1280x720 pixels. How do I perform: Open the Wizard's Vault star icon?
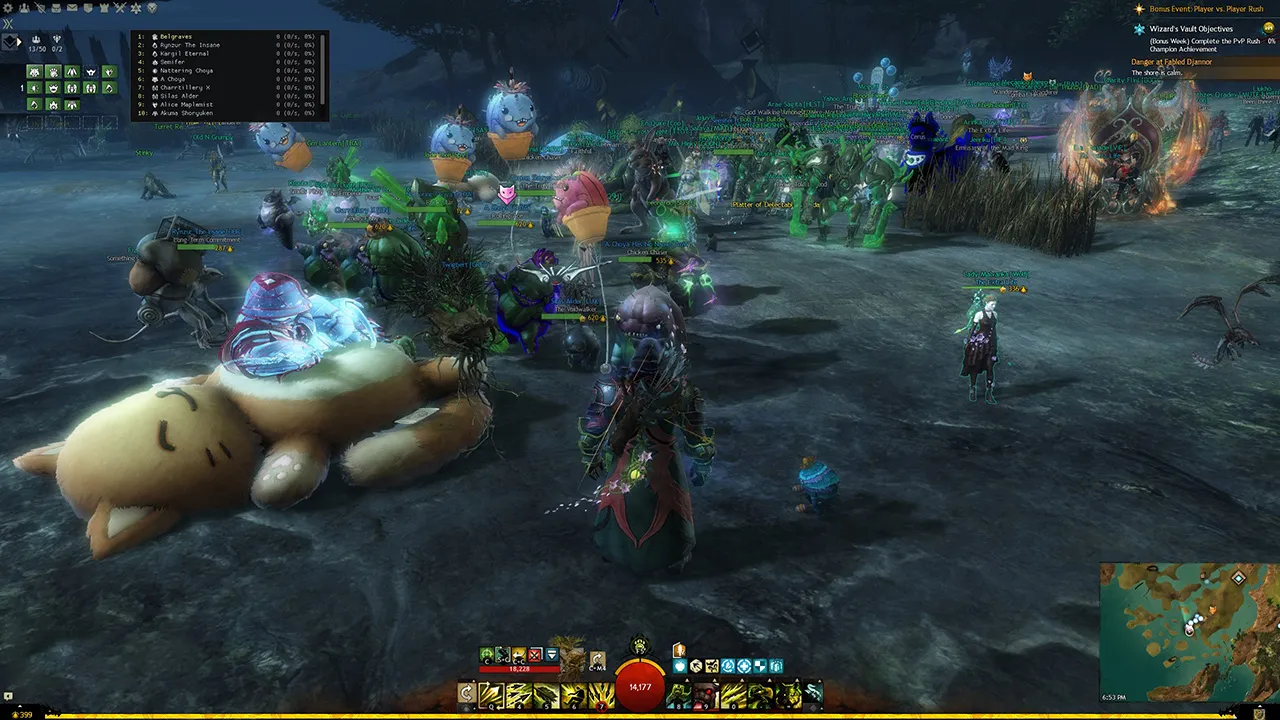coord(136,7)
